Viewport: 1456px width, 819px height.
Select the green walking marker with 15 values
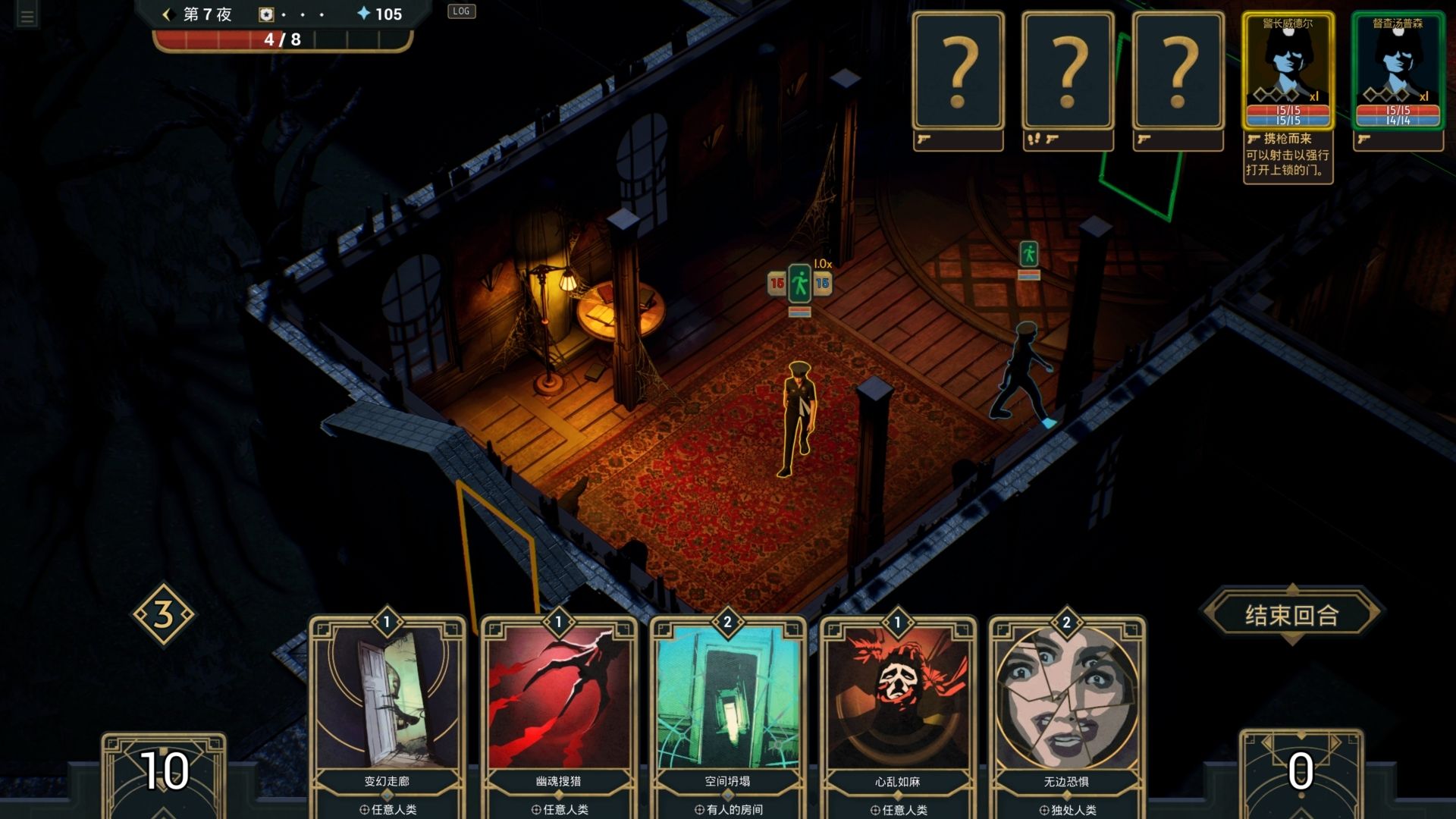(799, 284)
